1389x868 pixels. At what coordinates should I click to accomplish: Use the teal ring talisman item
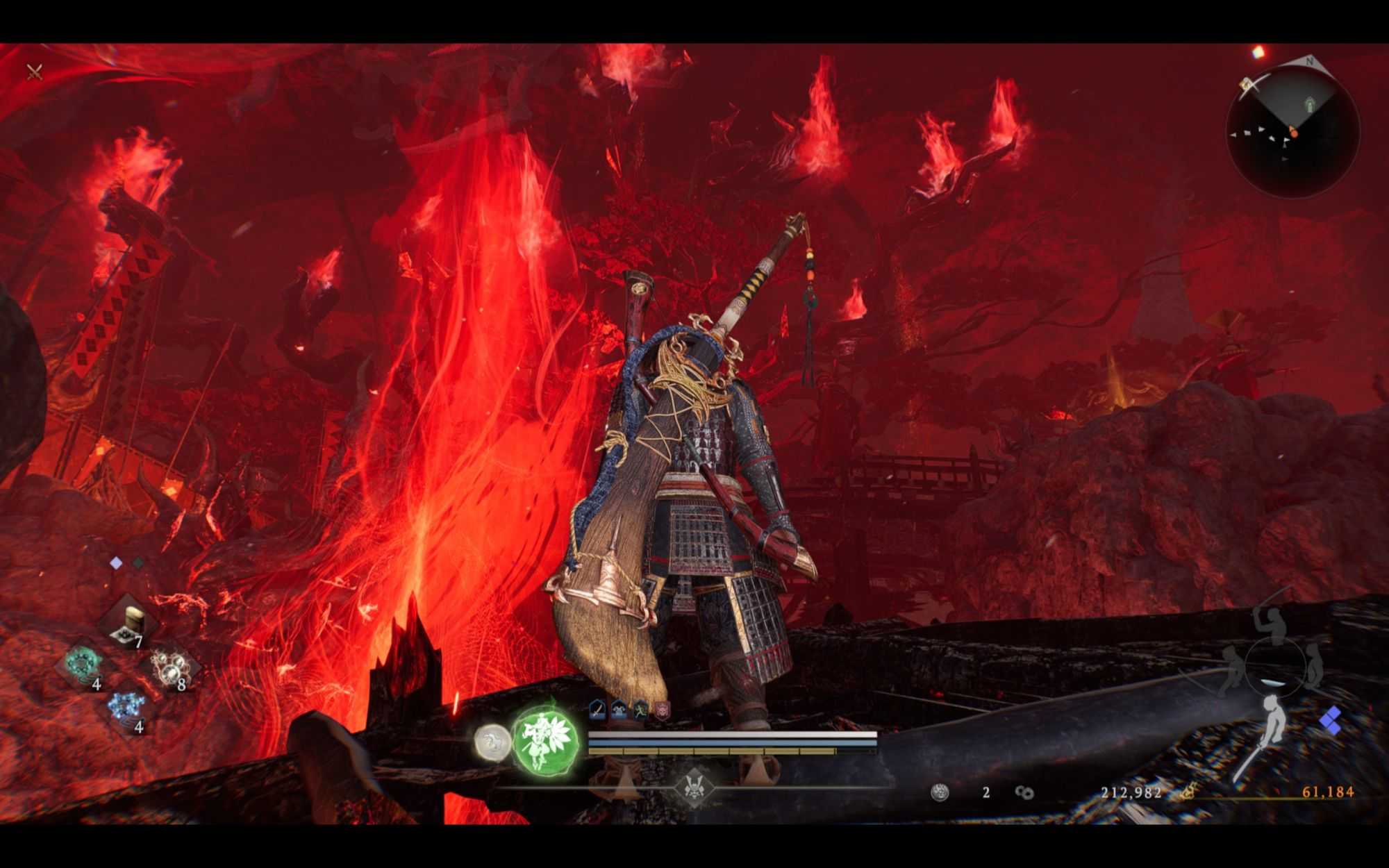click(83, 664)
